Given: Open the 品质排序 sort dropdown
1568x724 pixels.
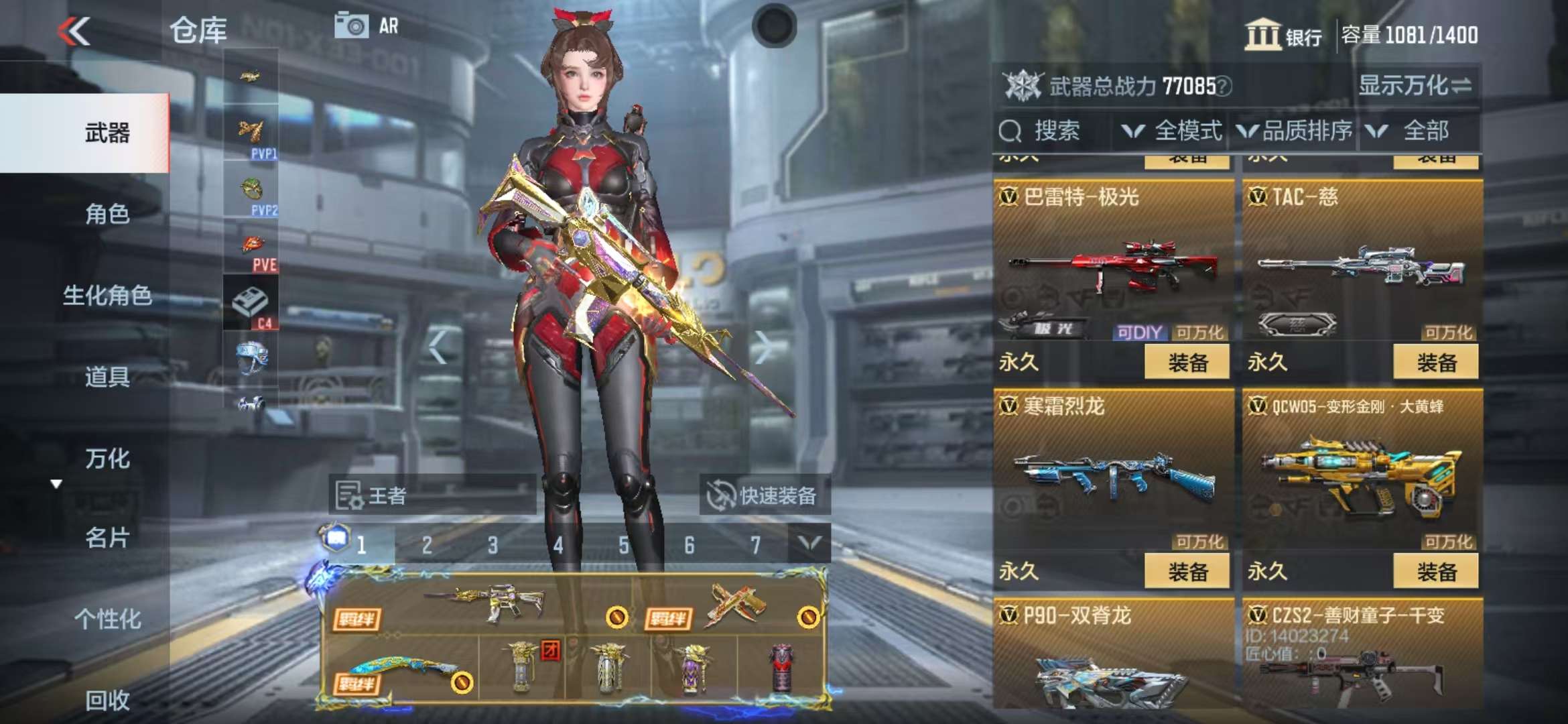Looking at the screenshot, I should point(1295,131).
